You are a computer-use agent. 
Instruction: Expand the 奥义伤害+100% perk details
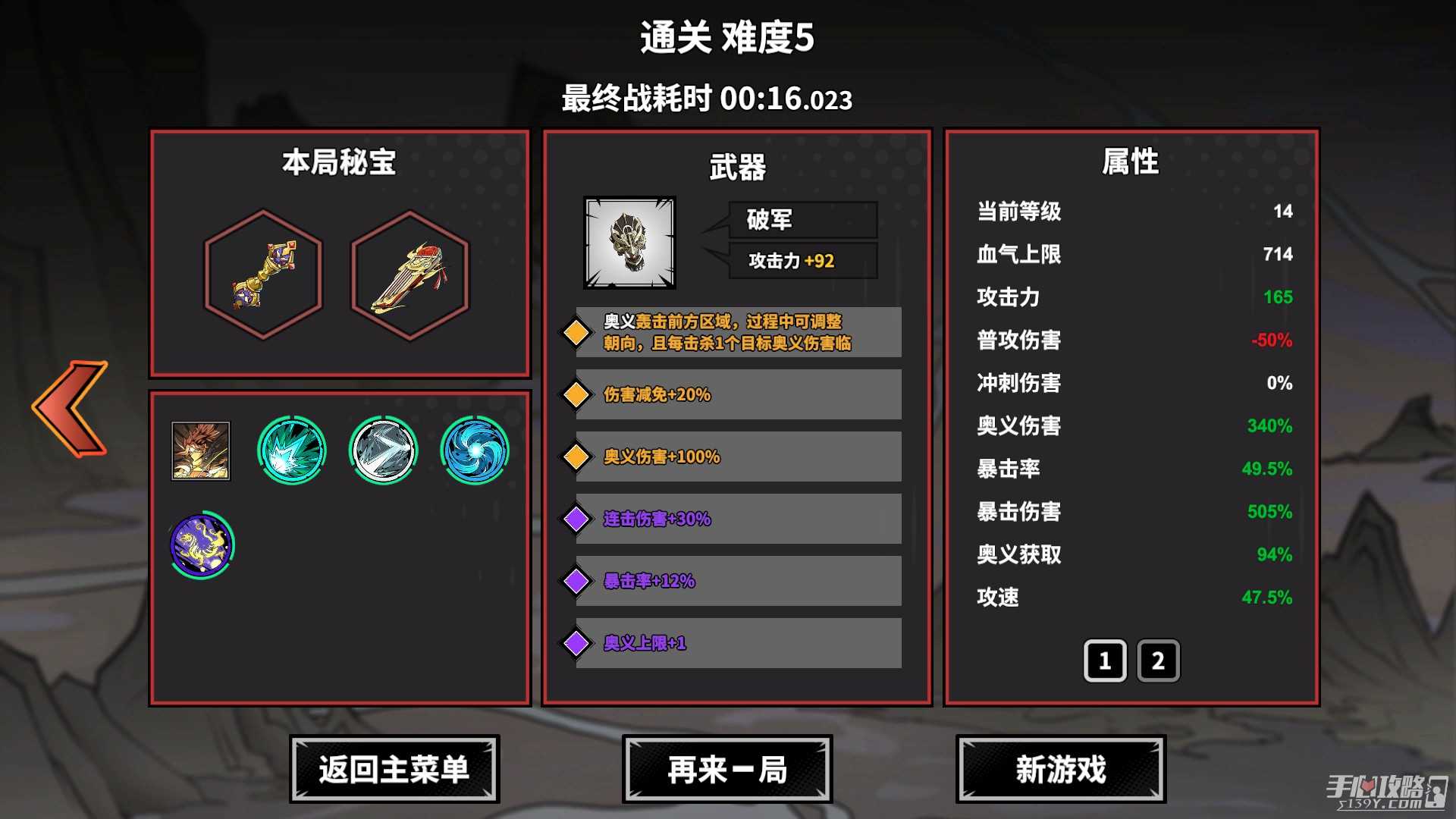(x=734, y=456)
